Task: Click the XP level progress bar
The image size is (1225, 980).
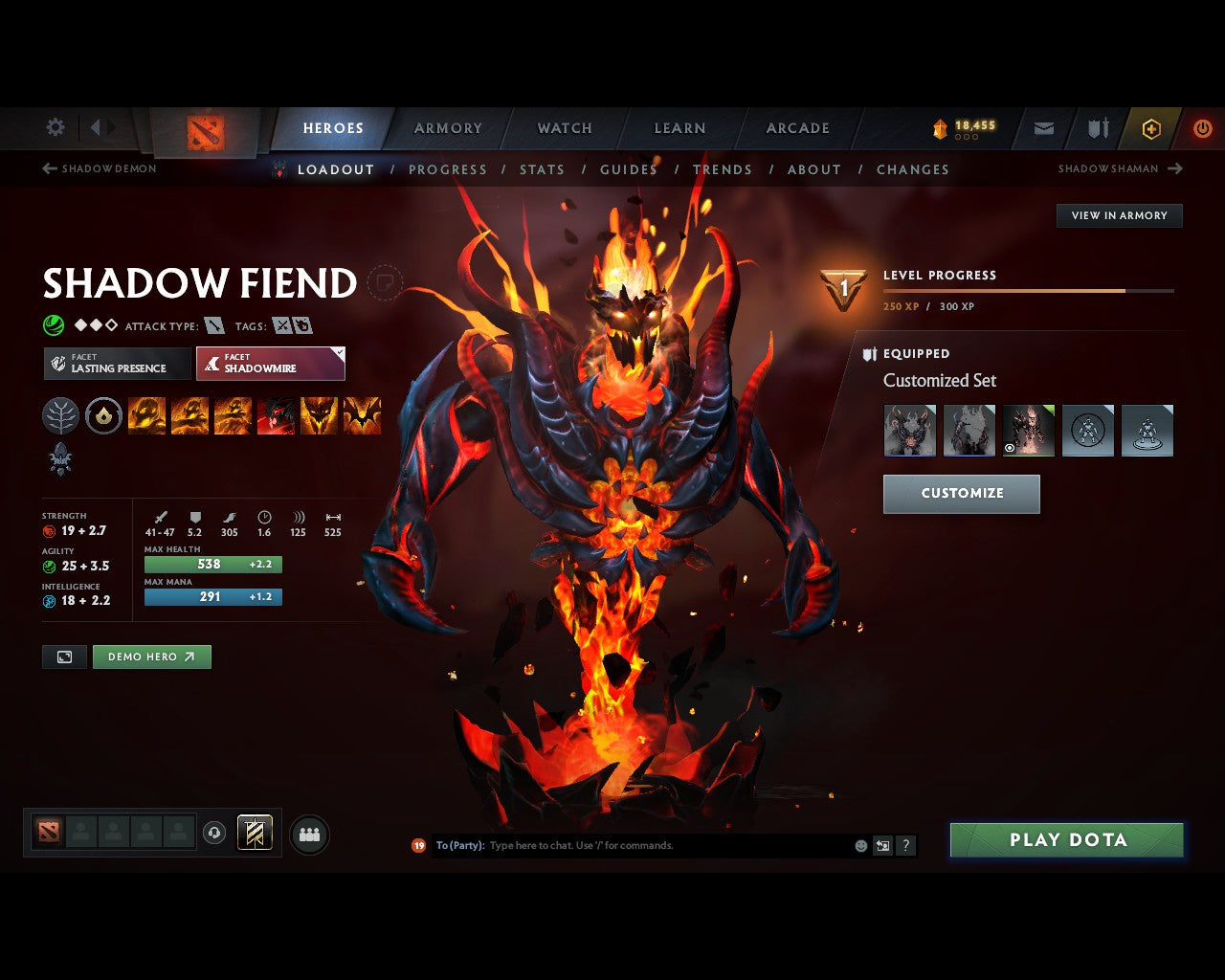Action: [x=1029, y=290]
